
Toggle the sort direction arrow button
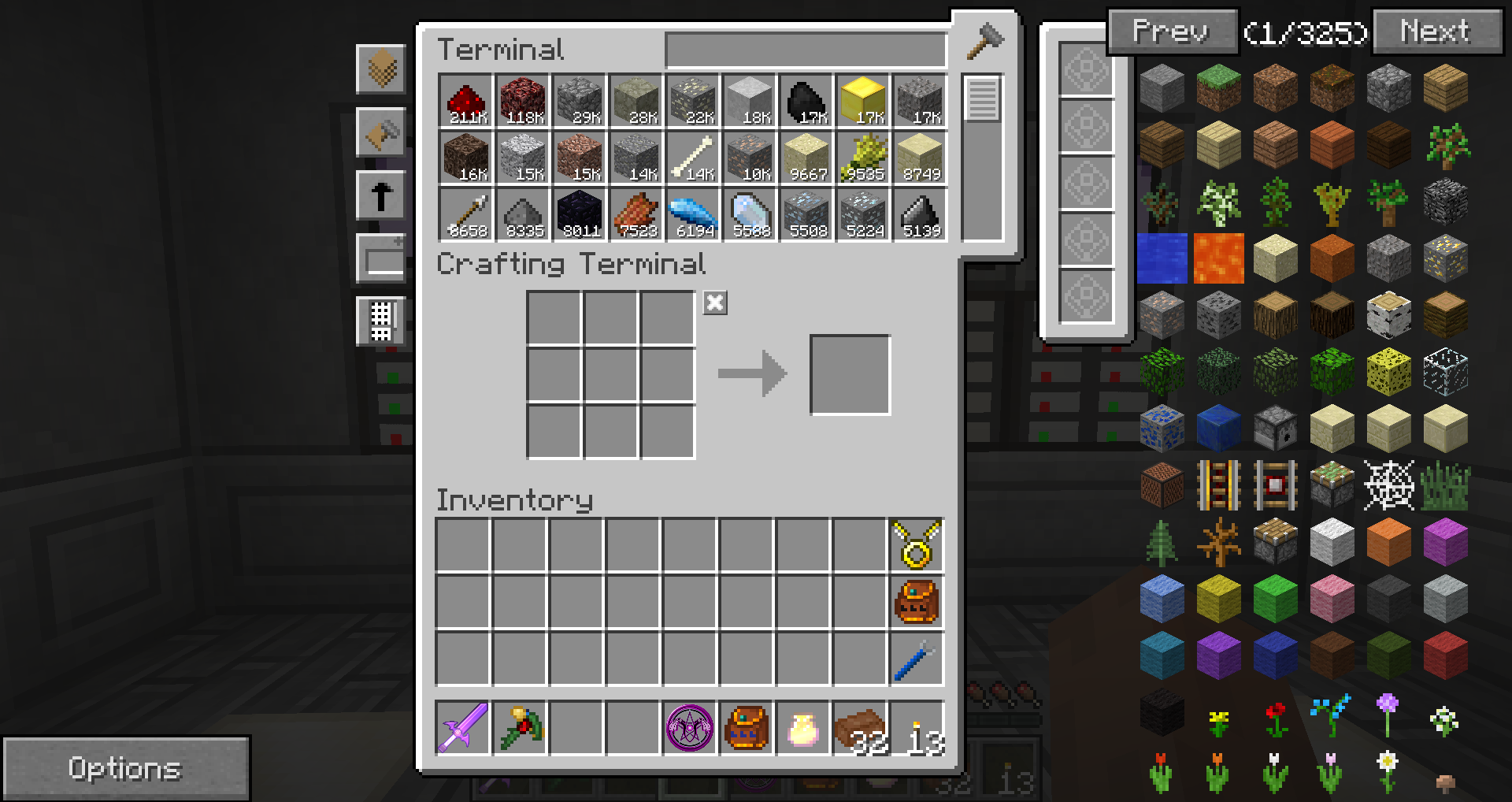[x=381, y=195]
